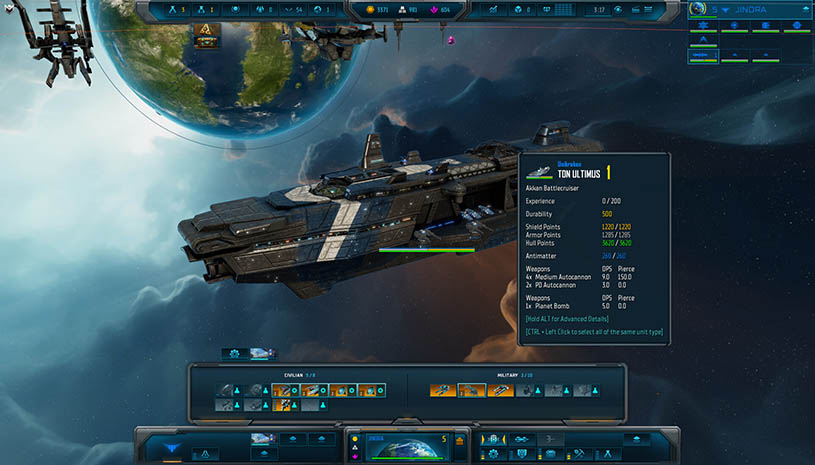
Task: Select the battlecruiser thumbnail in bottom-left panel
Action: click(262, 438)
